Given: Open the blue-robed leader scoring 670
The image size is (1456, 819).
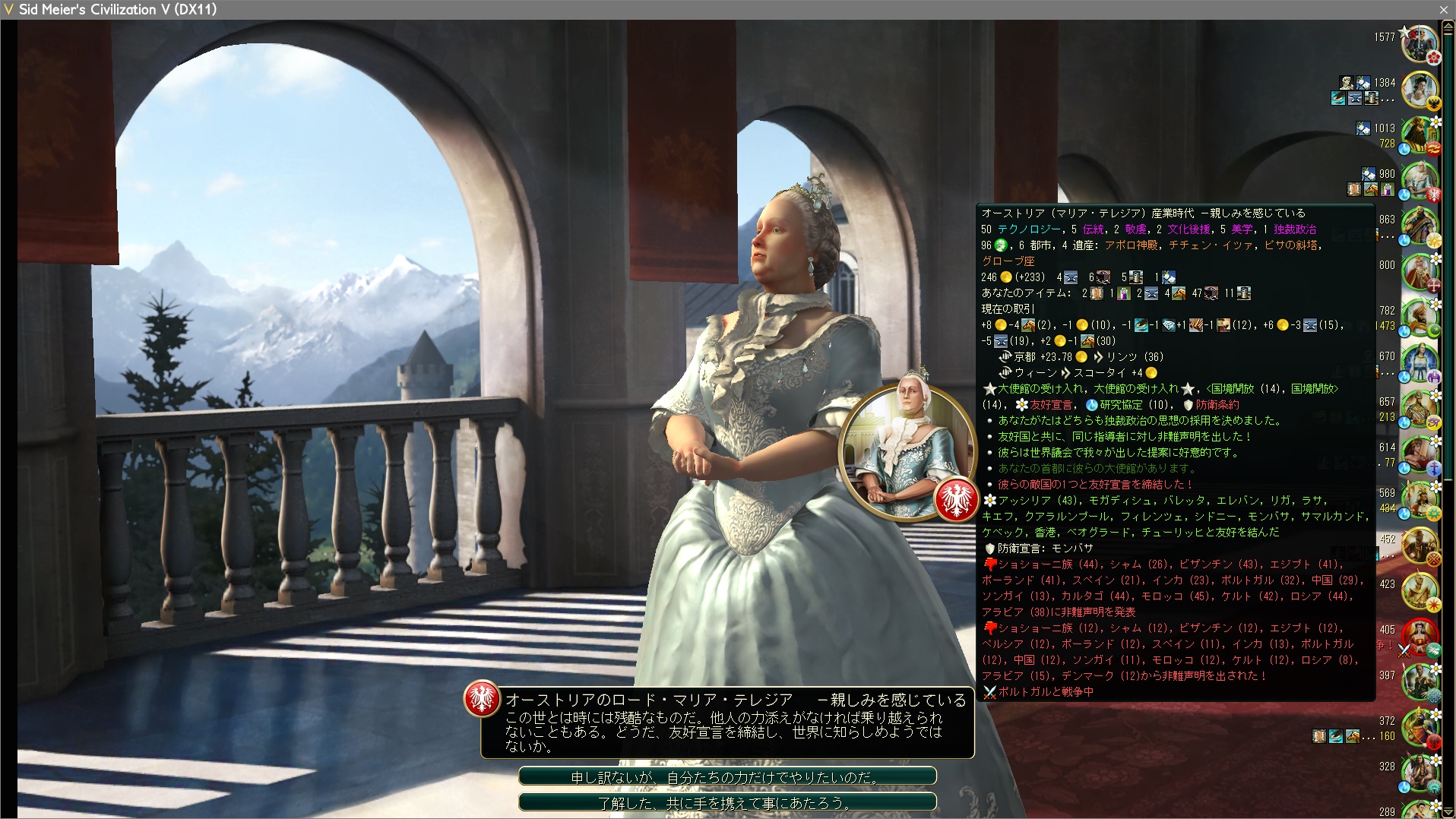Looking at the screenshot, I should click(x=1419, y=363).
